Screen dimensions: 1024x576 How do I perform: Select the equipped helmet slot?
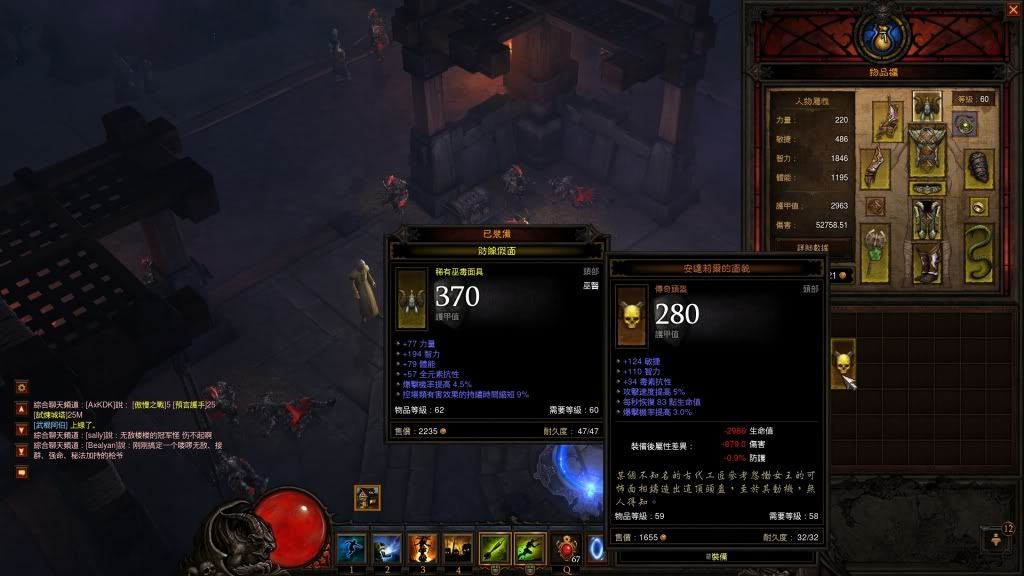pyautogui.click(x=927, y=107)
